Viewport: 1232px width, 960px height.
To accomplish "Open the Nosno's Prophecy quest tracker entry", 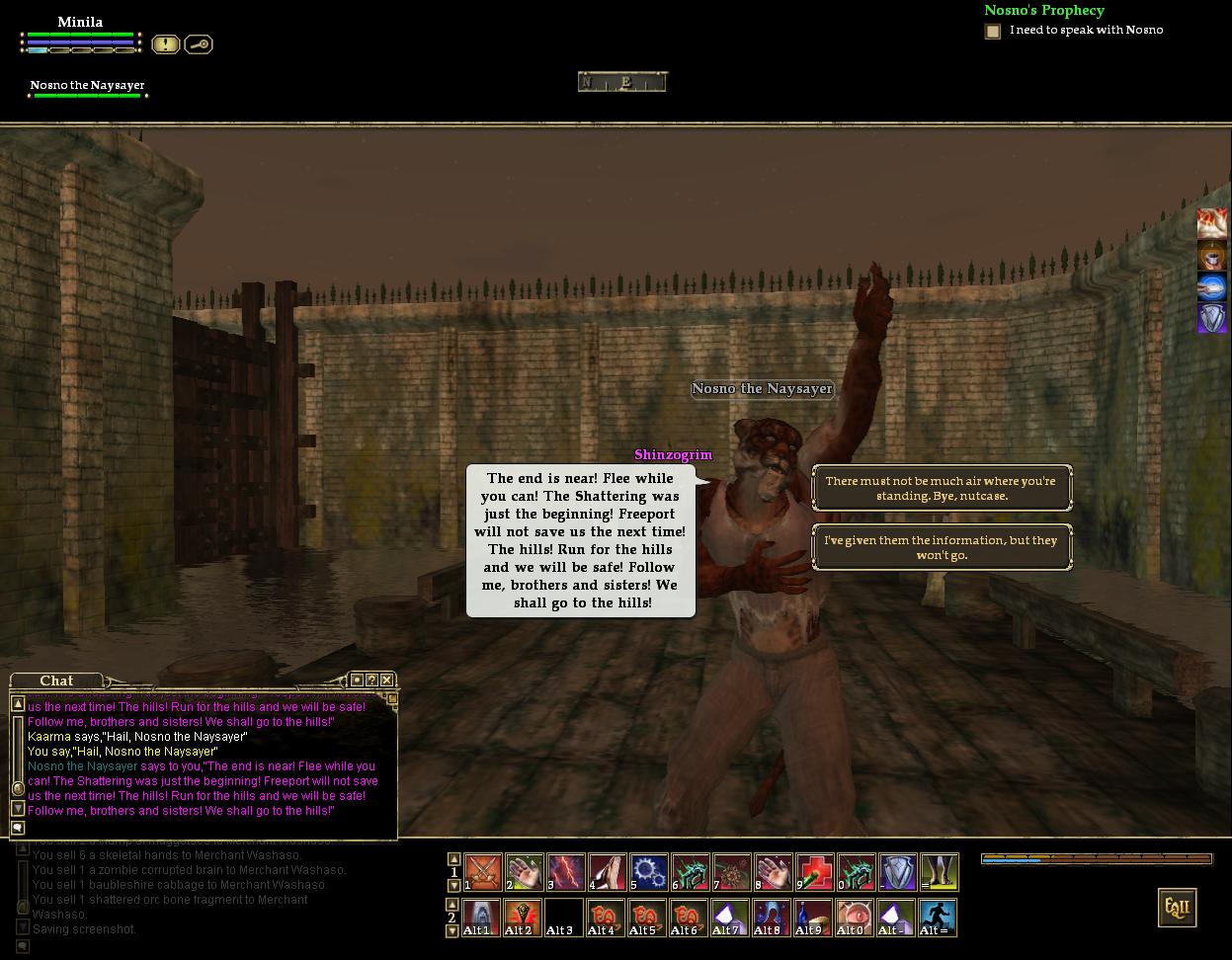I will tap(1043, 11).
